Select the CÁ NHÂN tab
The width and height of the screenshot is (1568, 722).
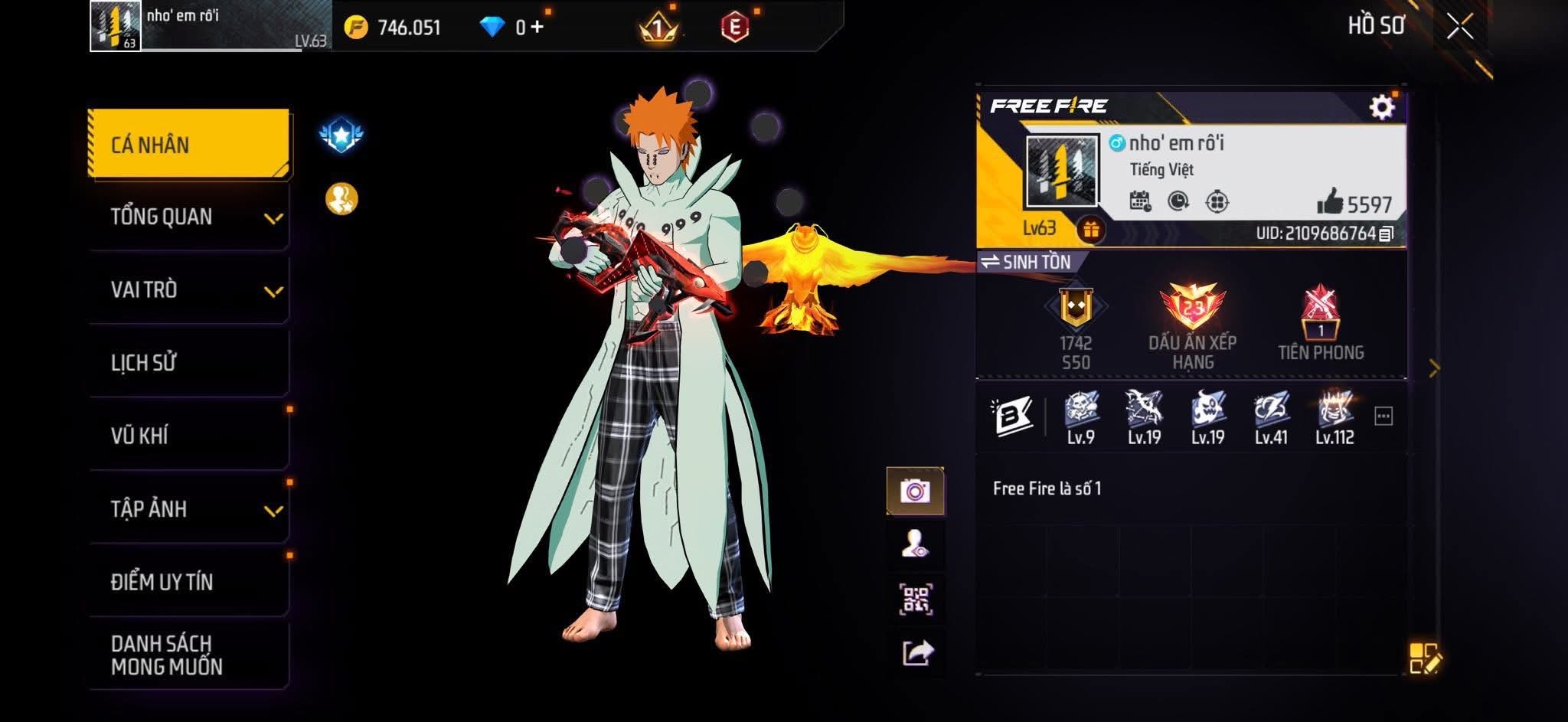tap(188, 144)
